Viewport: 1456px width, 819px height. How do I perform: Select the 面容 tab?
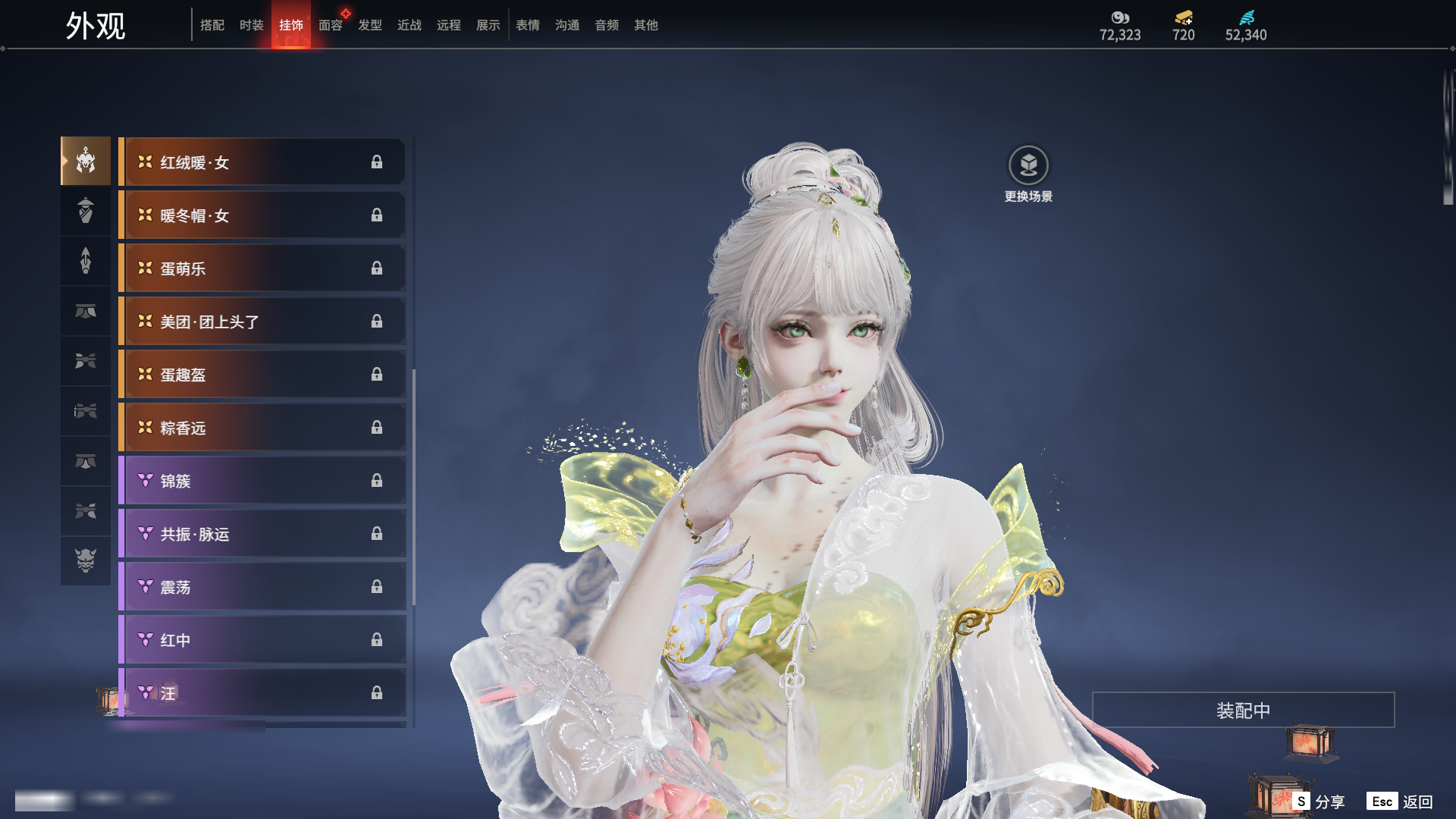(x=331, y=25)
